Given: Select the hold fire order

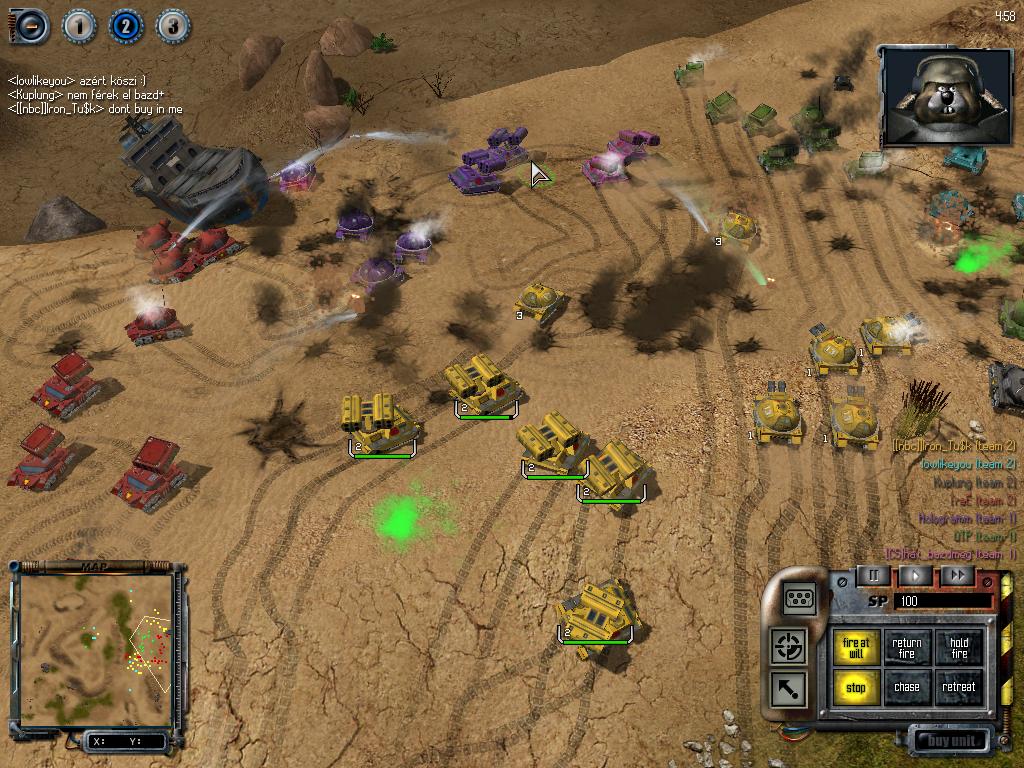Looking at the screenshot, I should click(x=959, y=648).
